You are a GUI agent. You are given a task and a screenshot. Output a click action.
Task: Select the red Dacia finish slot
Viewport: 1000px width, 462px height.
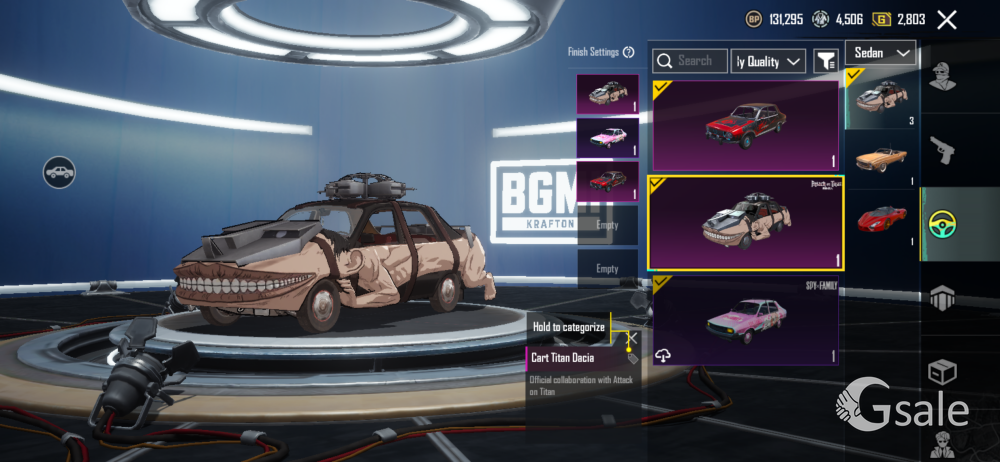click(607, 181)
